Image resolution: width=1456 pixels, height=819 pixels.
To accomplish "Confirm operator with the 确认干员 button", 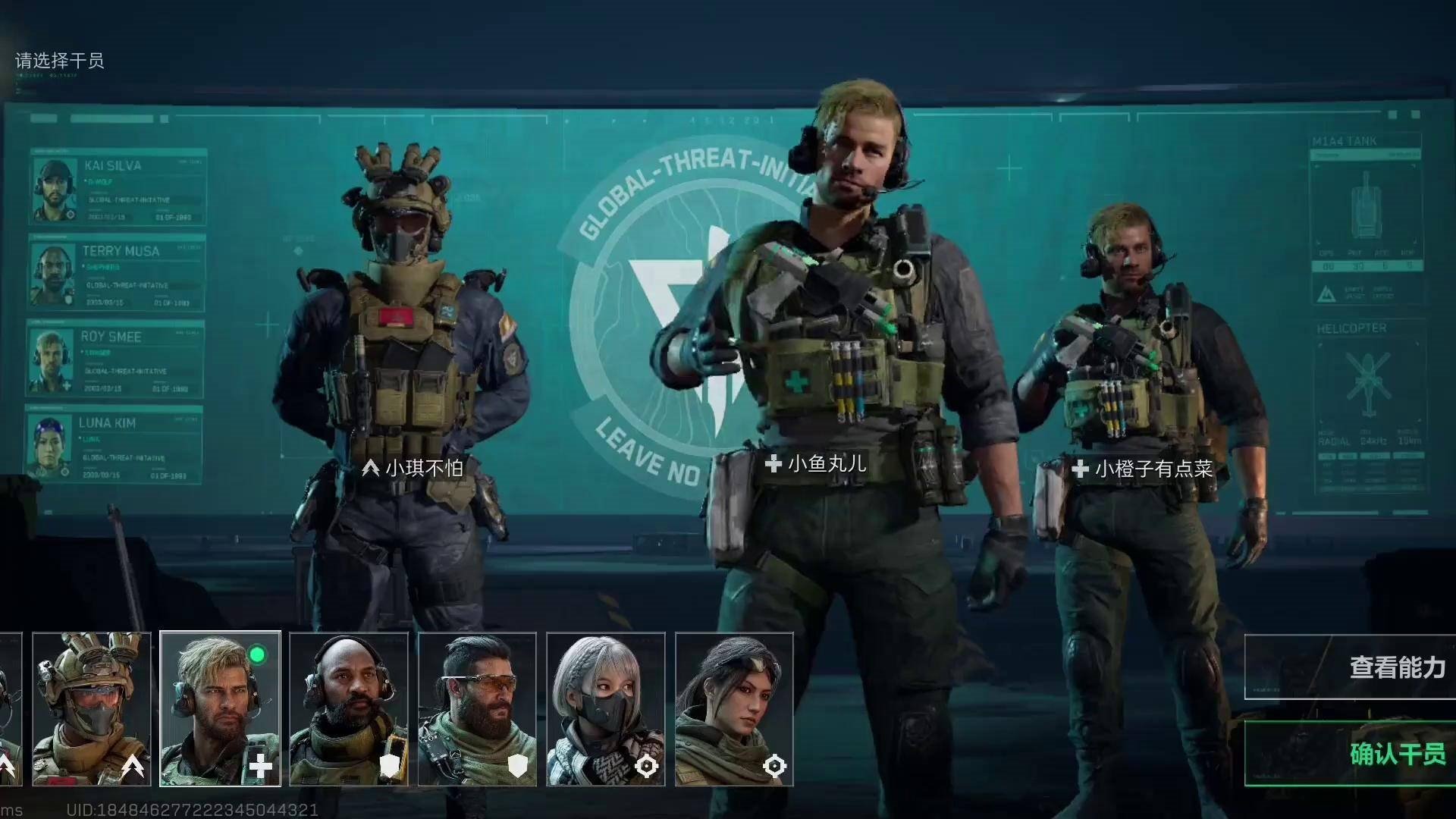I will point(1351,753).
